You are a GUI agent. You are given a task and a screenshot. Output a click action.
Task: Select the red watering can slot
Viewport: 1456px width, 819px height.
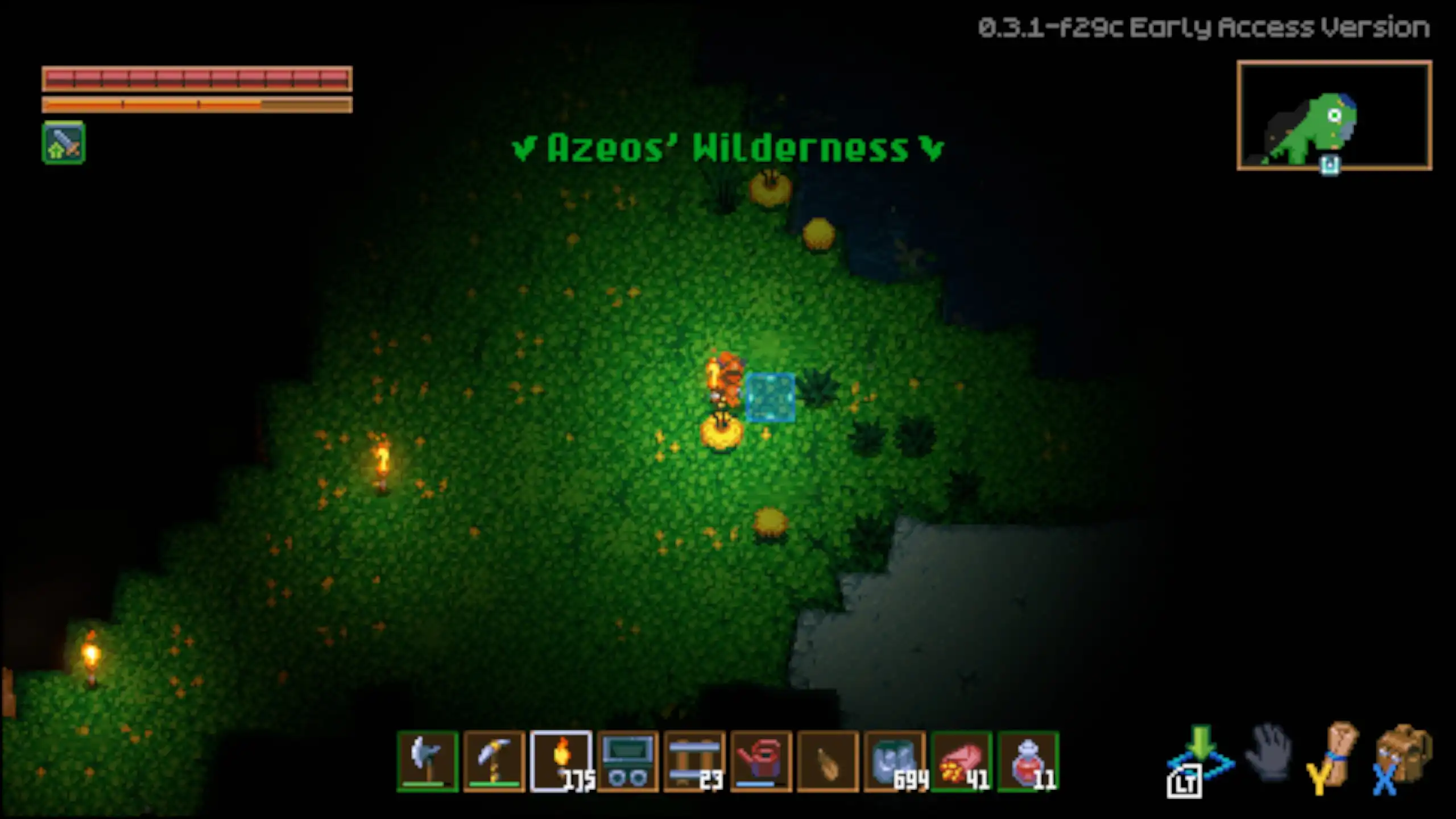[x=761, y=761]
